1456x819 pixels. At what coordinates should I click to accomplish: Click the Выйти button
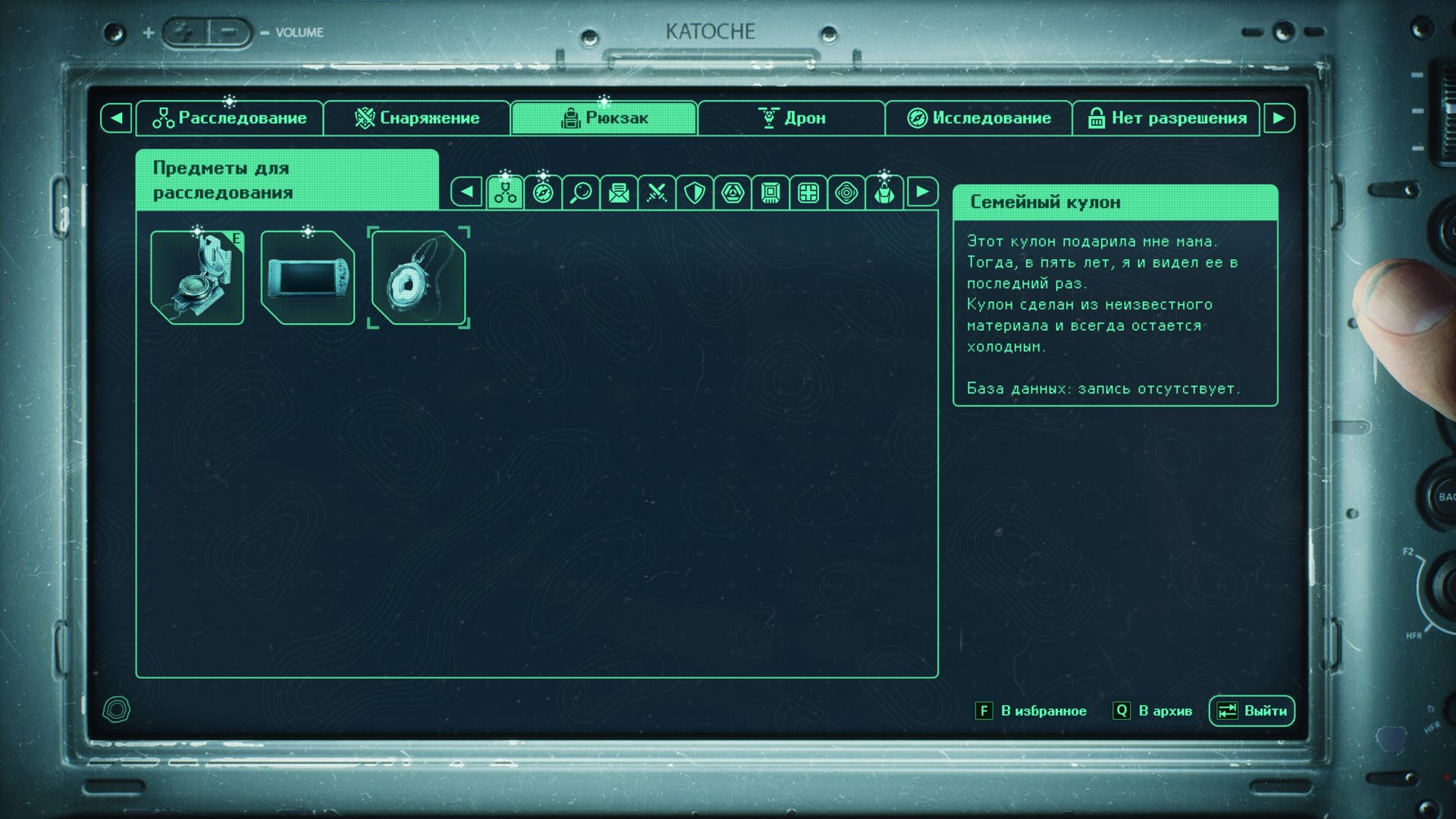tap(1251, 711)
